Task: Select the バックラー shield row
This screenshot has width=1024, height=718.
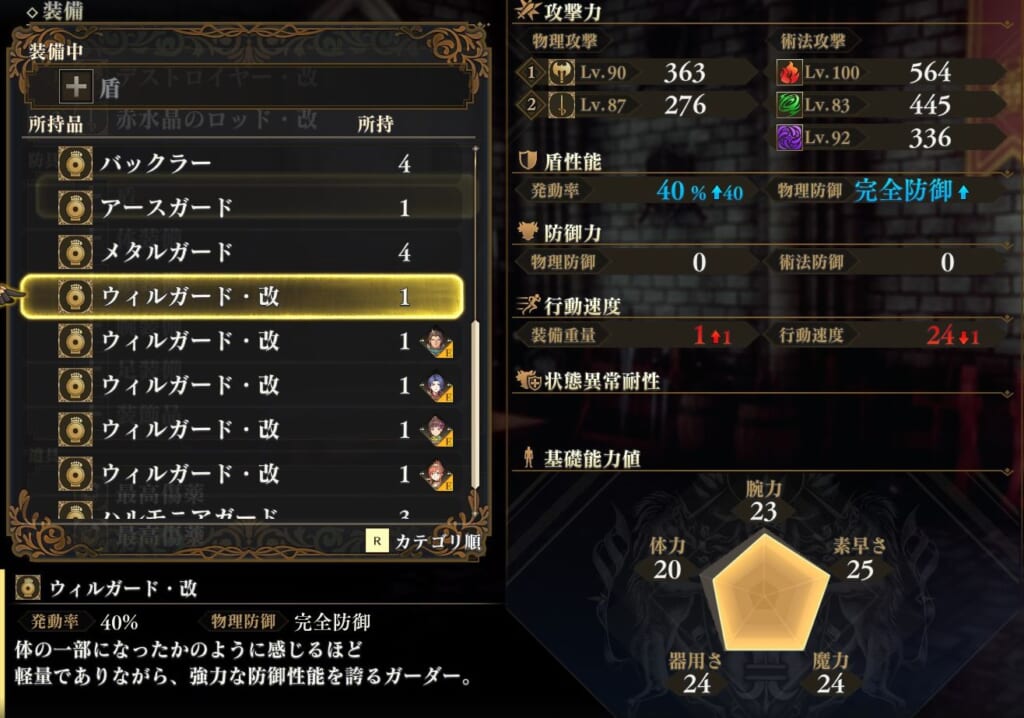Action: tap(250, 163)
